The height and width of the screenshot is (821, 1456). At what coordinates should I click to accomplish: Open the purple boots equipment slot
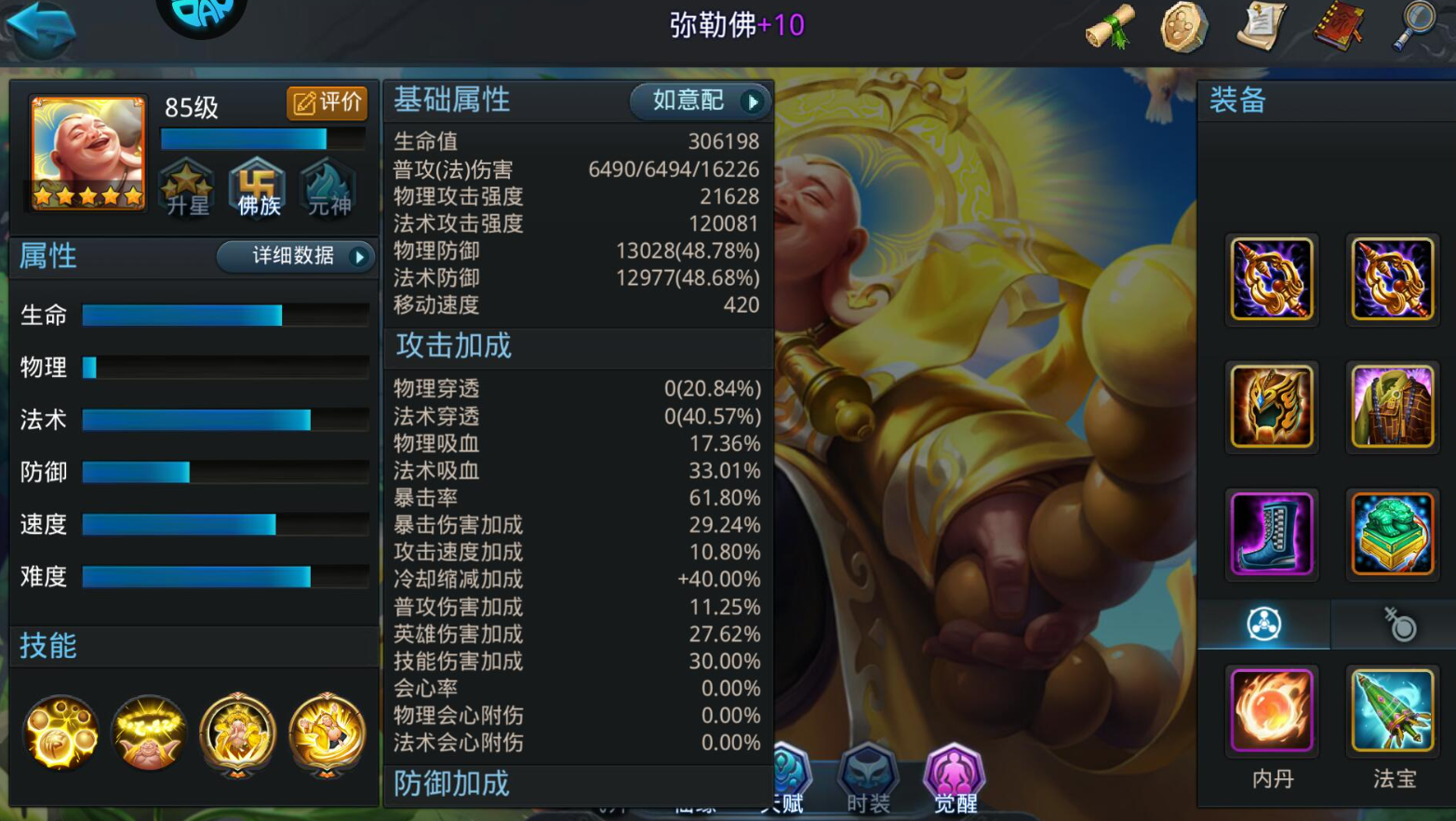pyautogui.click(x=1272, y=533)
